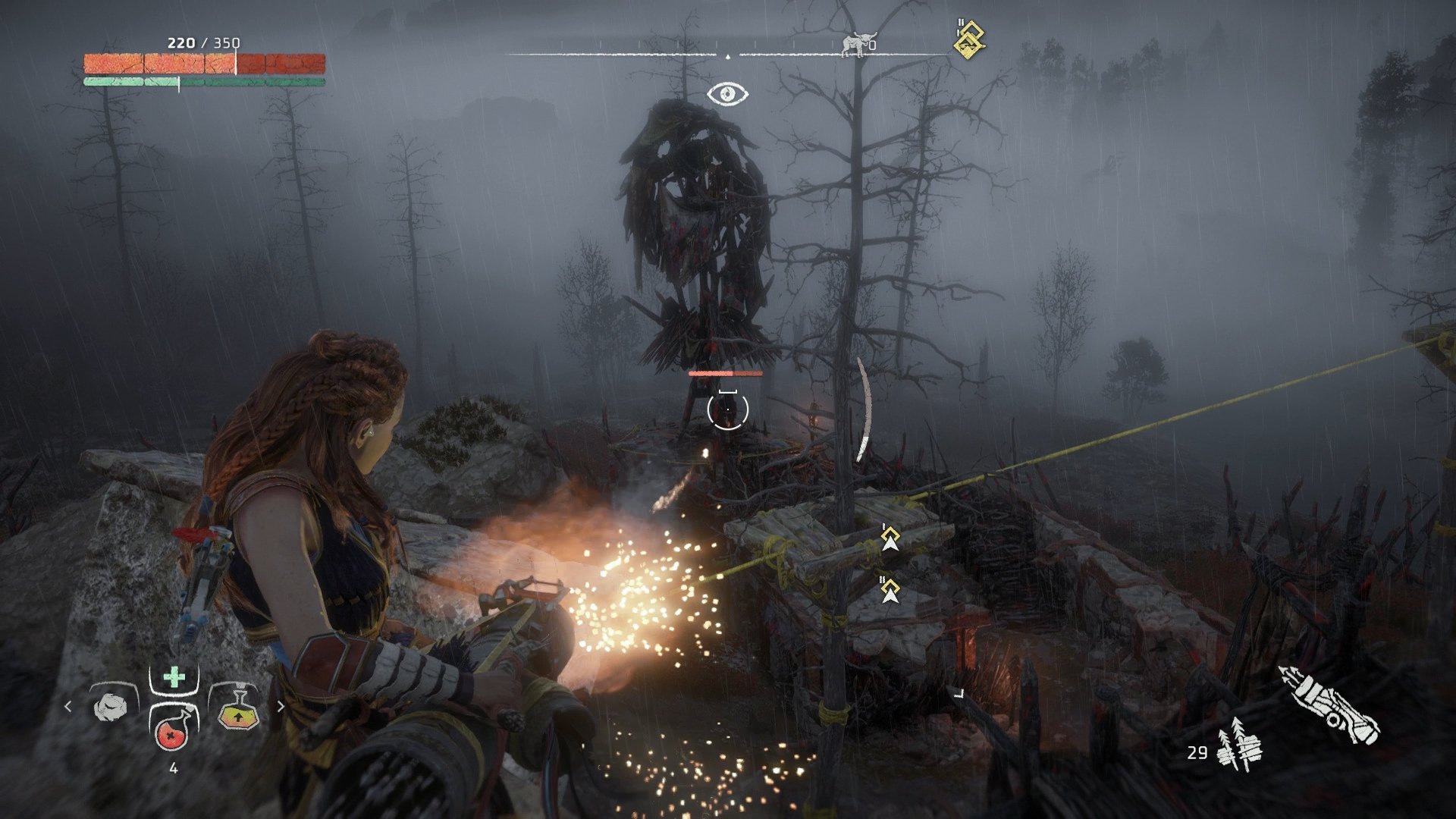Click the green medicine plus icon
Viewport: 1456px width, 819px height.
pyautogui.click(x=173, y=676)
